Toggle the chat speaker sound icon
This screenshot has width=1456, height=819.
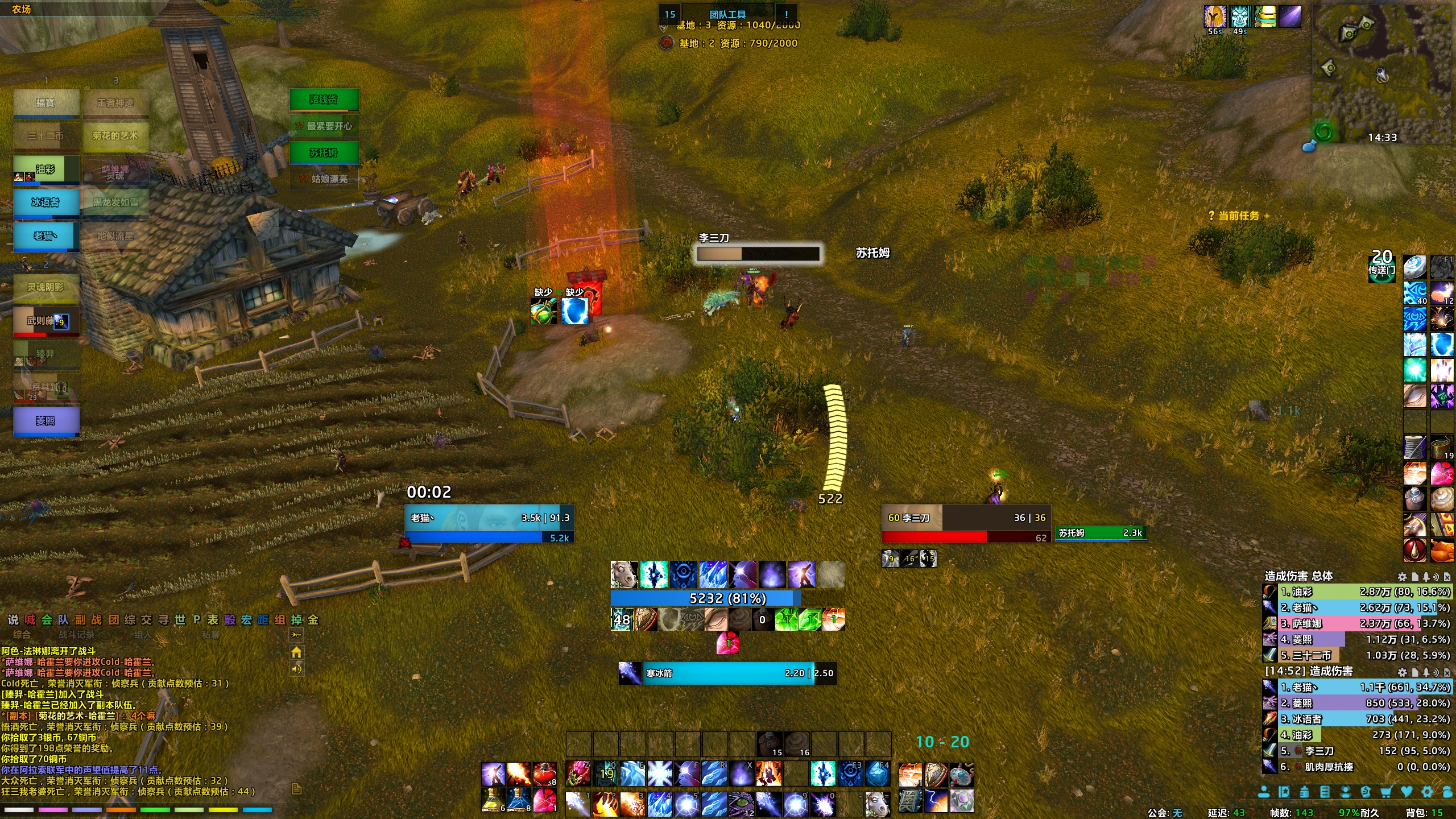[296, 669]
